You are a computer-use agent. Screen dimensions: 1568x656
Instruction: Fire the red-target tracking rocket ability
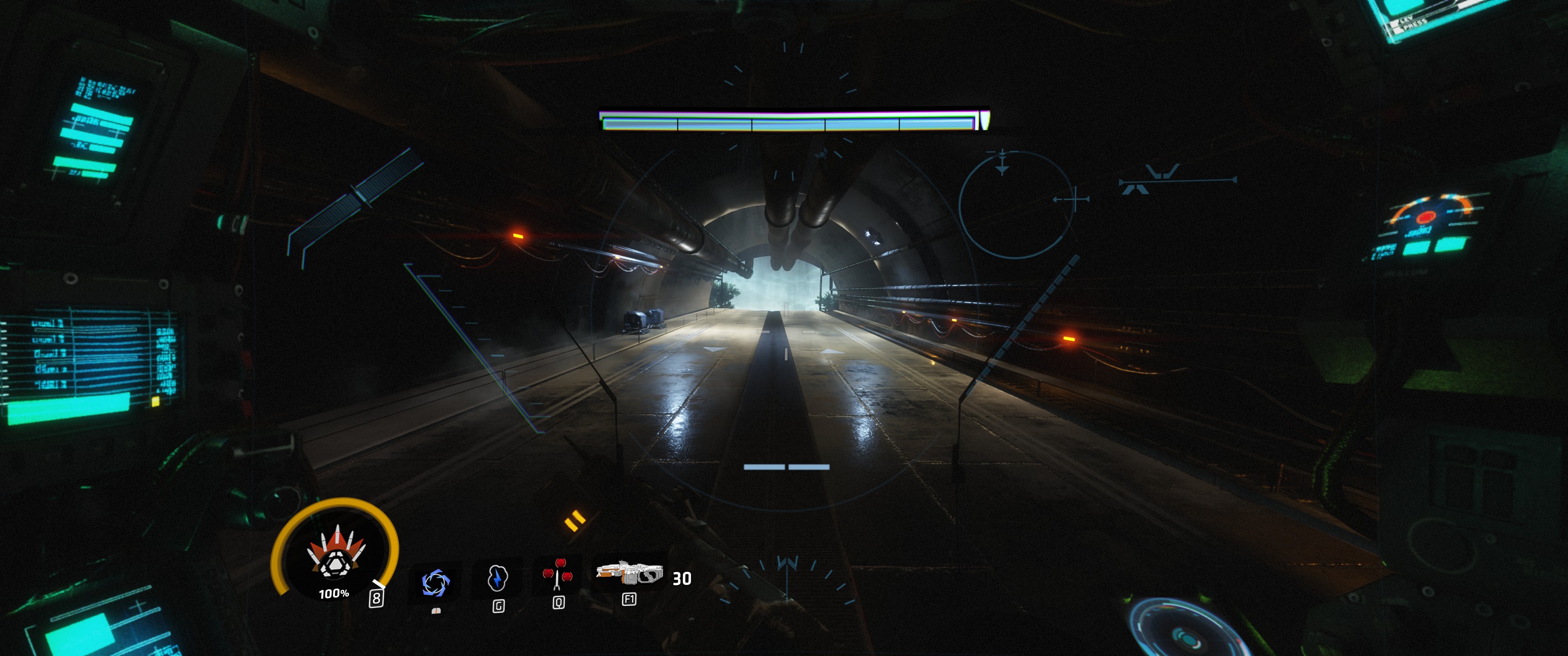557,574
